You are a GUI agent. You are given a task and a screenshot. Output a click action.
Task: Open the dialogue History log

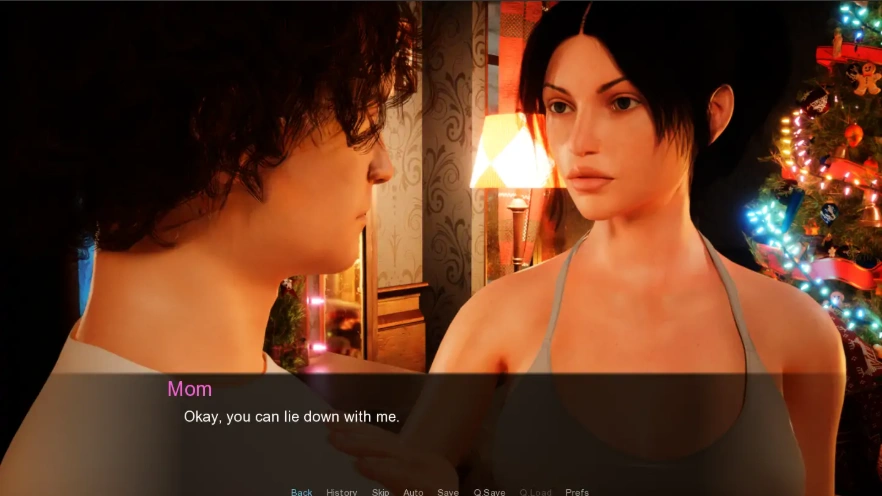pyautogui.click(x=341, y=492)
